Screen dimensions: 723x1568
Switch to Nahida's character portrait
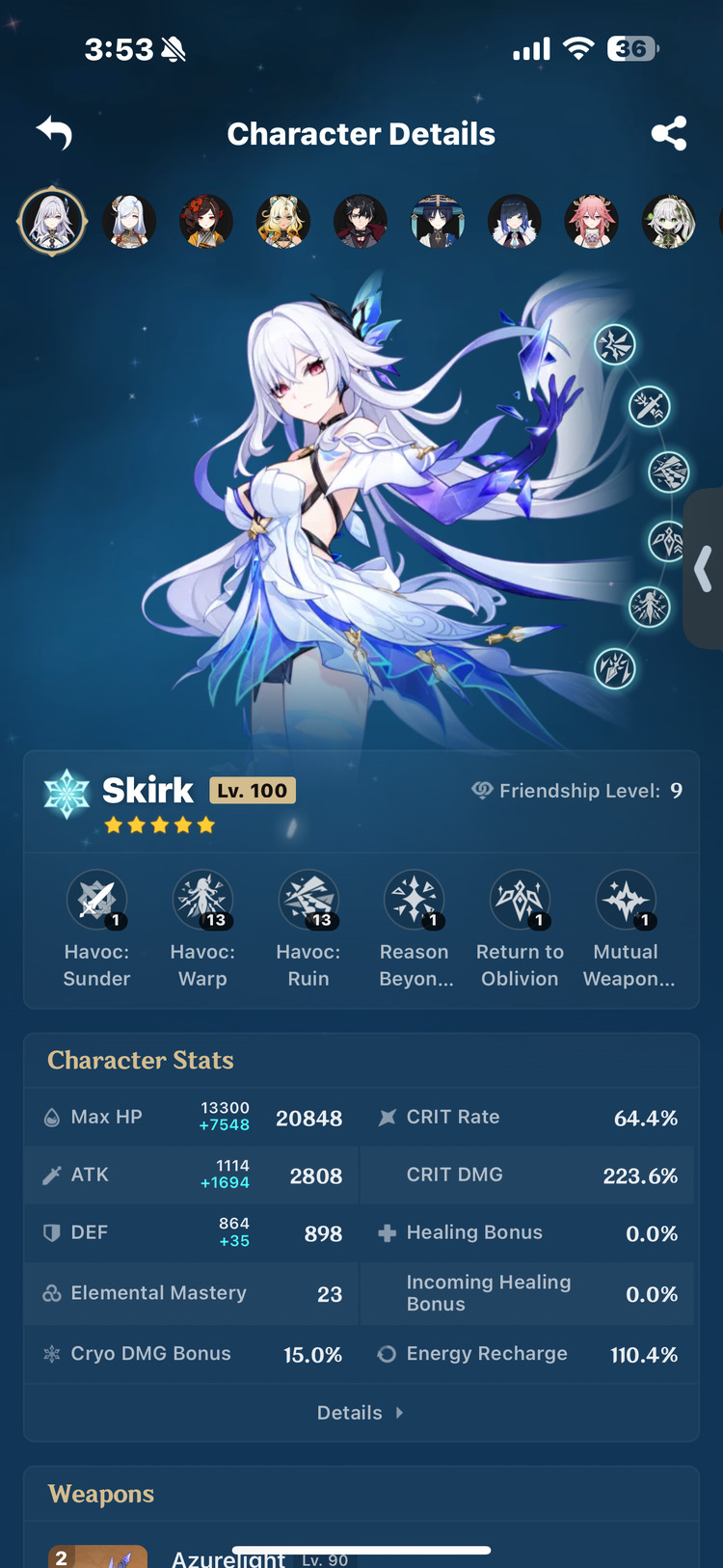(x=668, y=221)
